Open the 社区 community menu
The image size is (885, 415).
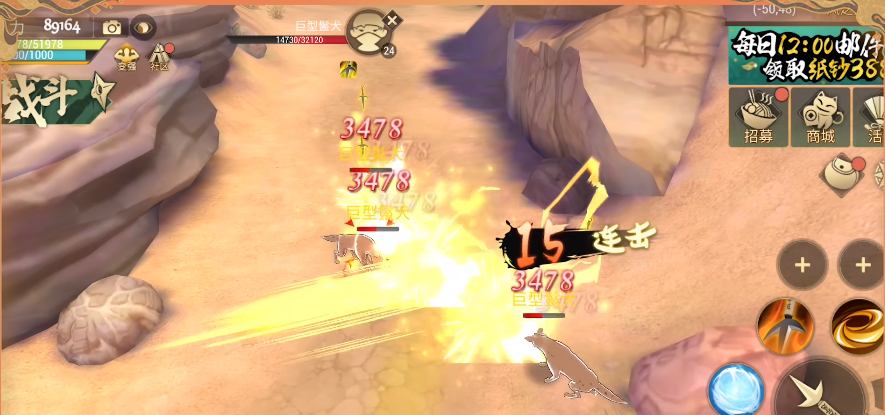tap(160, 57)
